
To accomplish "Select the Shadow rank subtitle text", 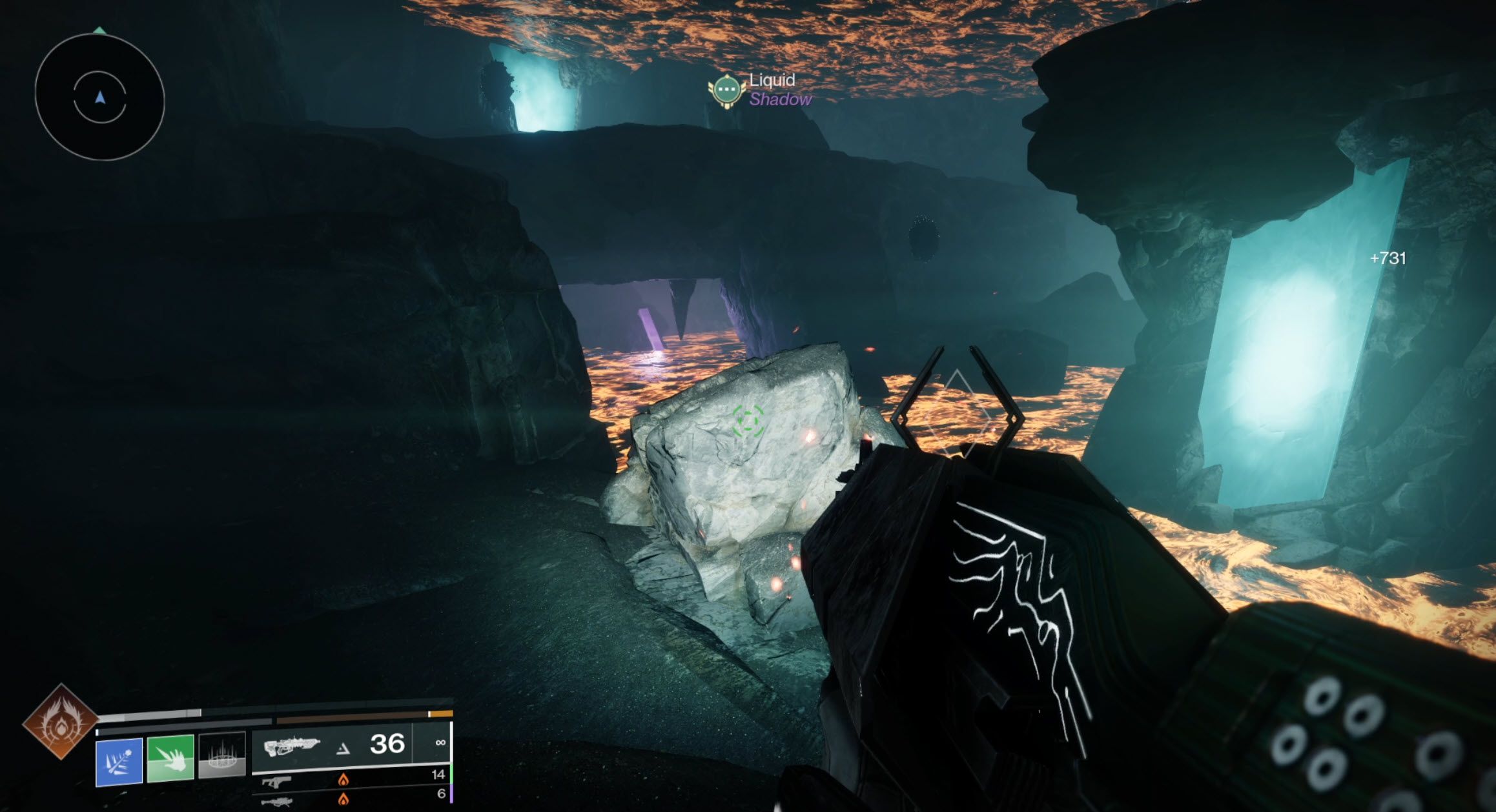I will point(781,99).
